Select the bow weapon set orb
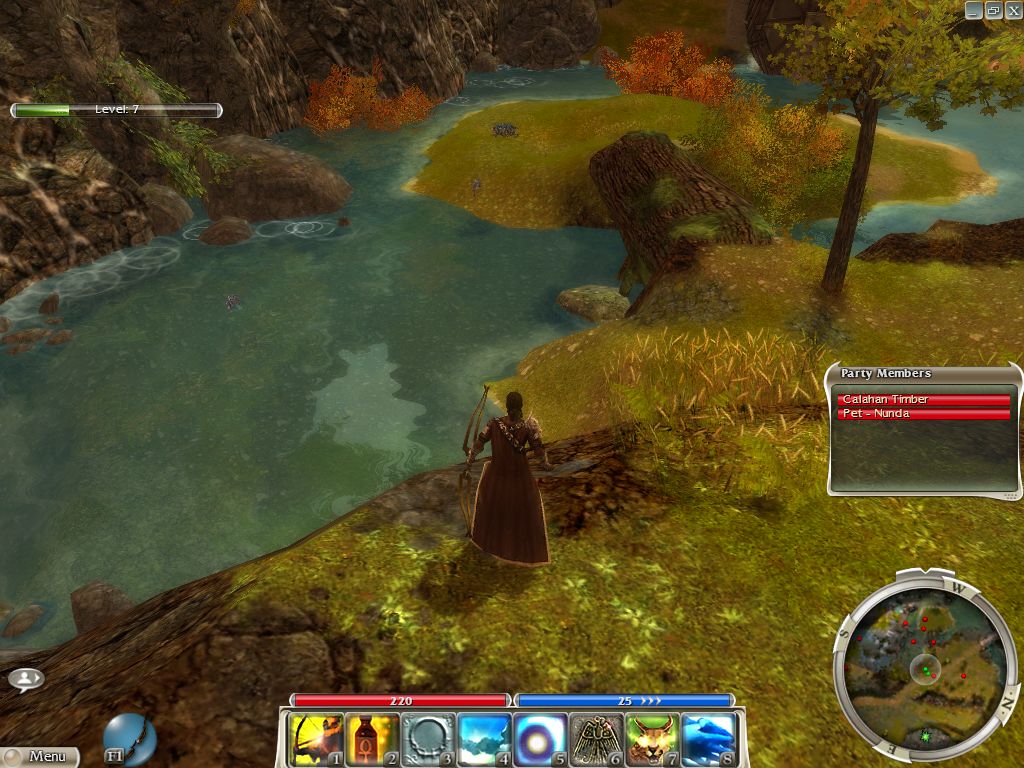 point(130,738)
